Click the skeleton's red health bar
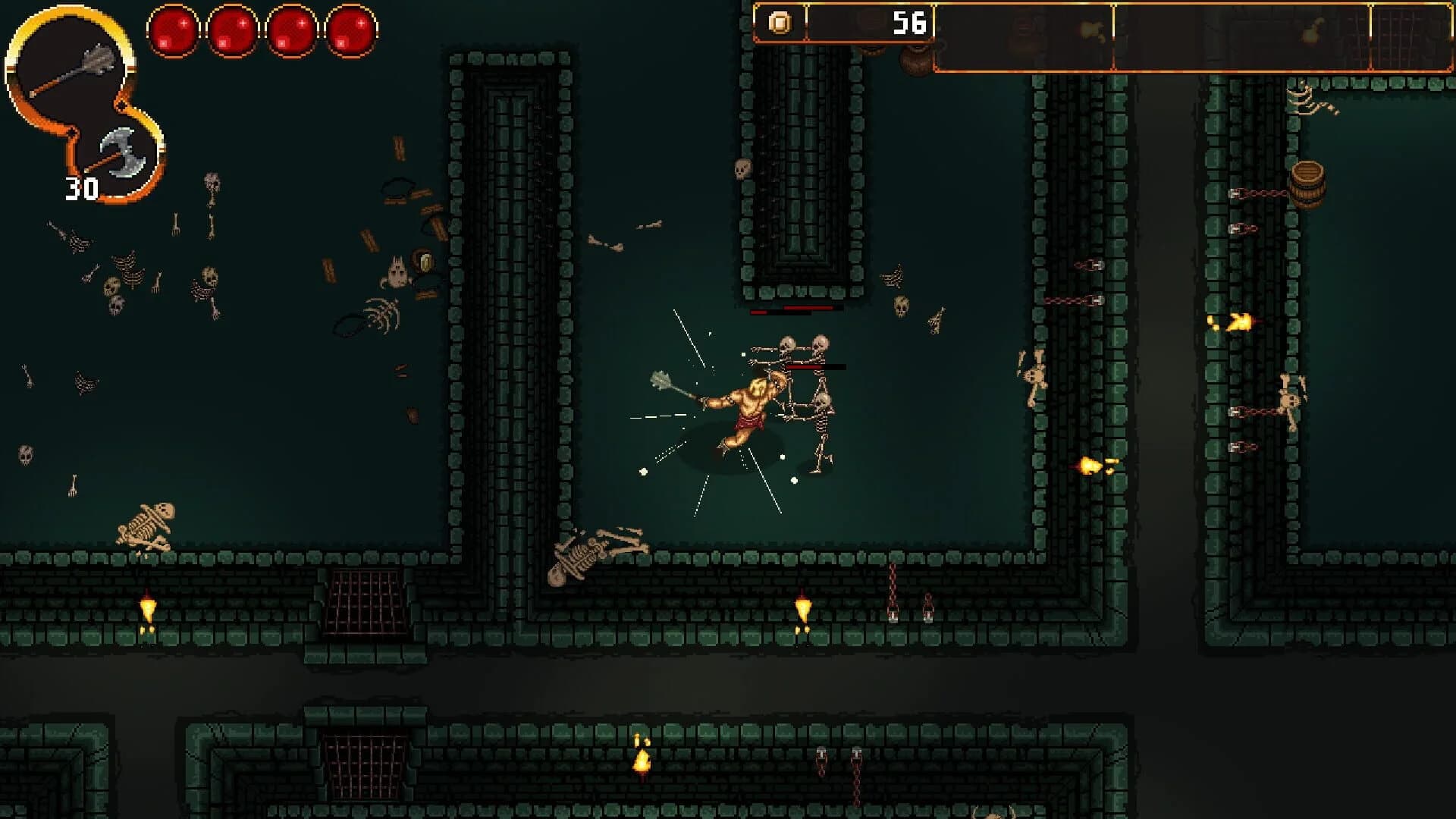 (802, 366)
